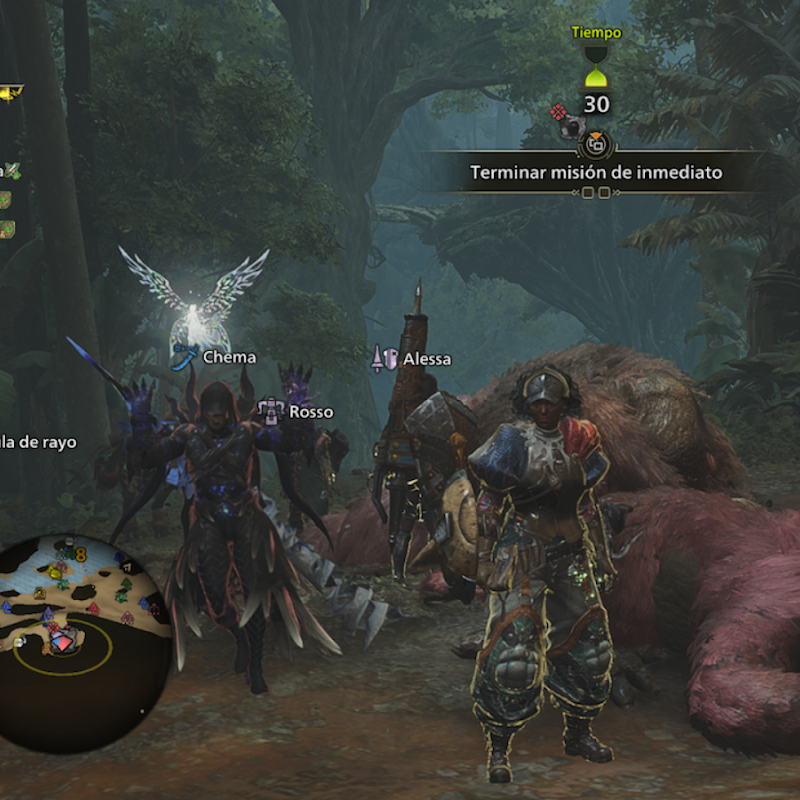Viewport: 800px width, 800px height.
Task: Select Chema's player name tag
Action: point(229,357)
